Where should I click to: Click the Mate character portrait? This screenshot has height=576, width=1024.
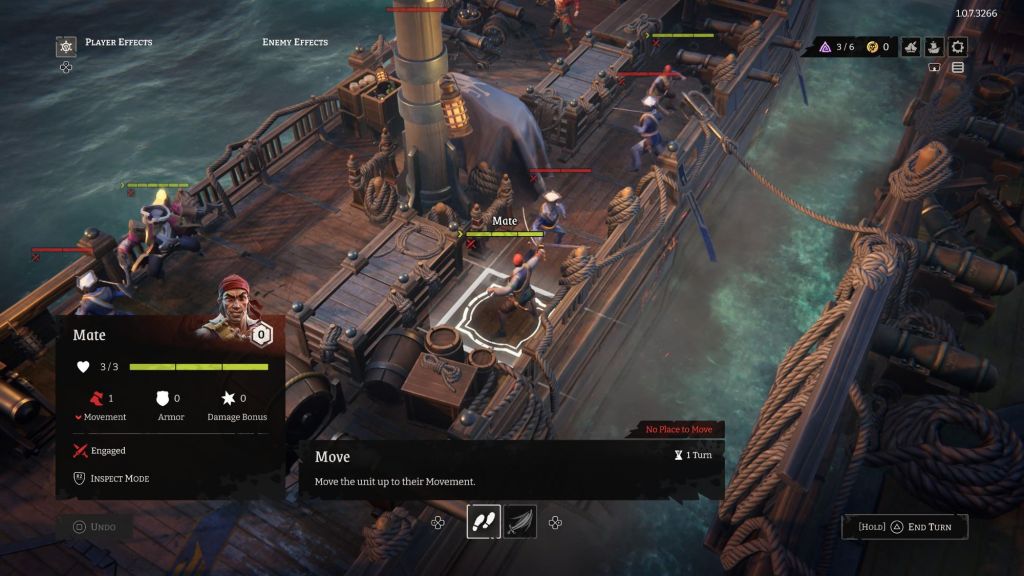(230, 310)
